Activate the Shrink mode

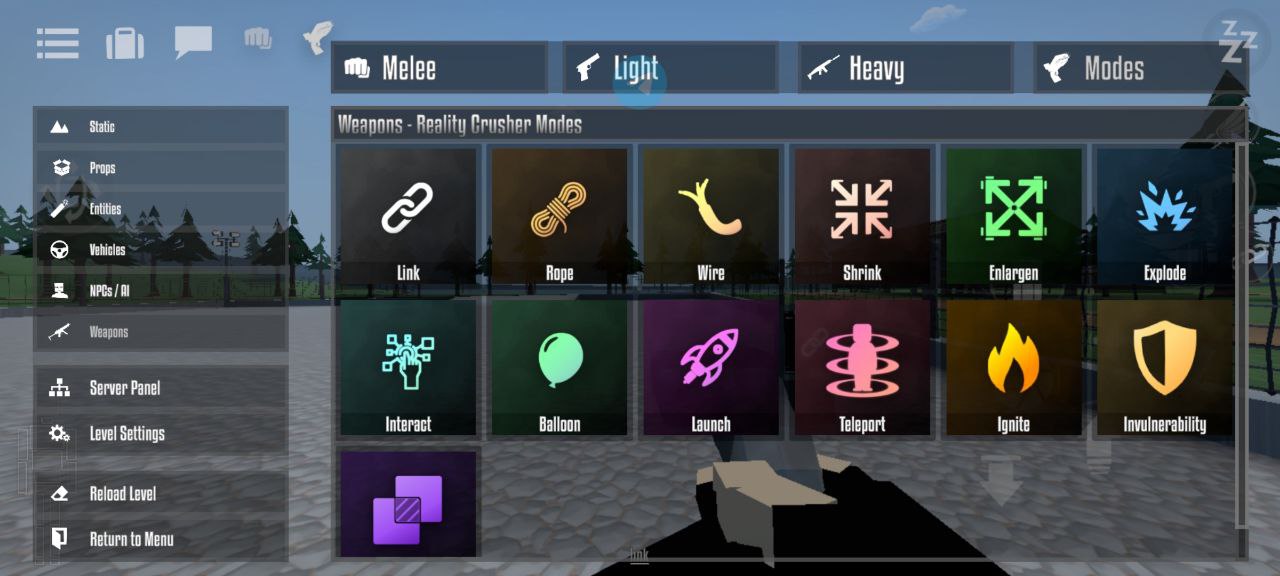tap(862, 215)
